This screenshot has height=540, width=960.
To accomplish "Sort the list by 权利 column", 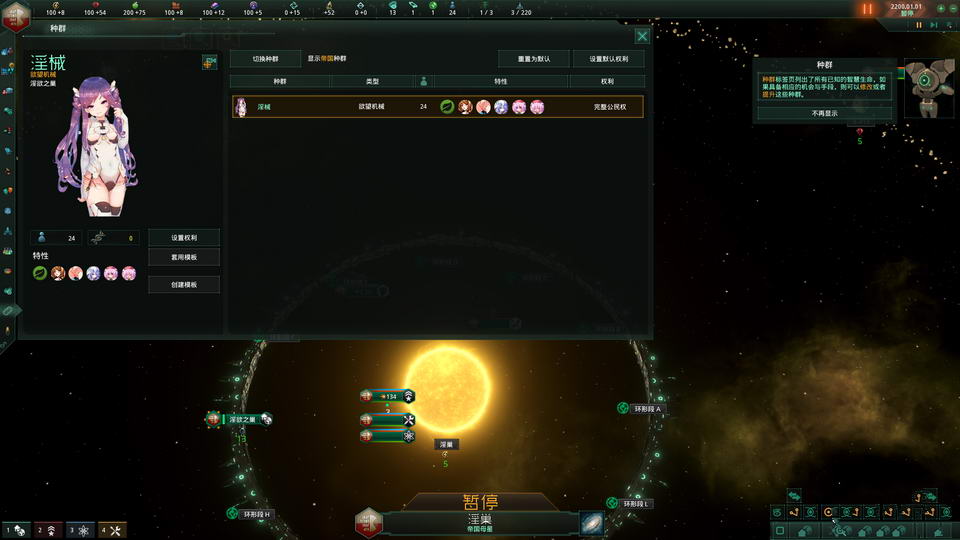I will coord(607,81).
